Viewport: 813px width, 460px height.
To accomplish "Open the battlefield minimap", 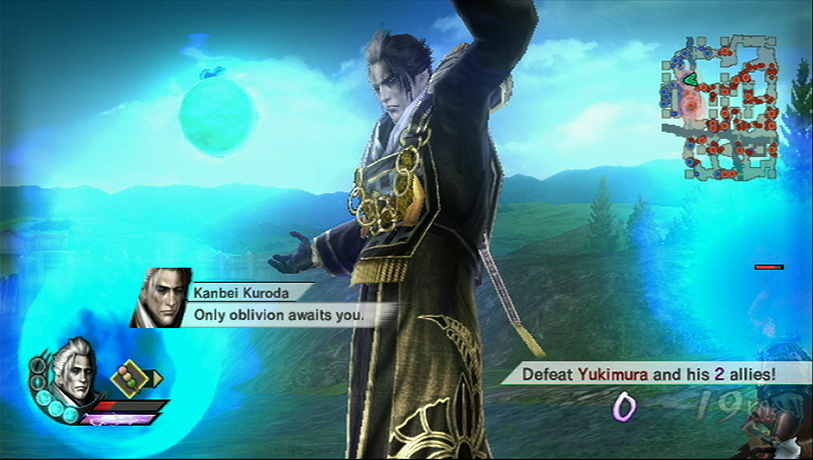I will tap(720, 106).
